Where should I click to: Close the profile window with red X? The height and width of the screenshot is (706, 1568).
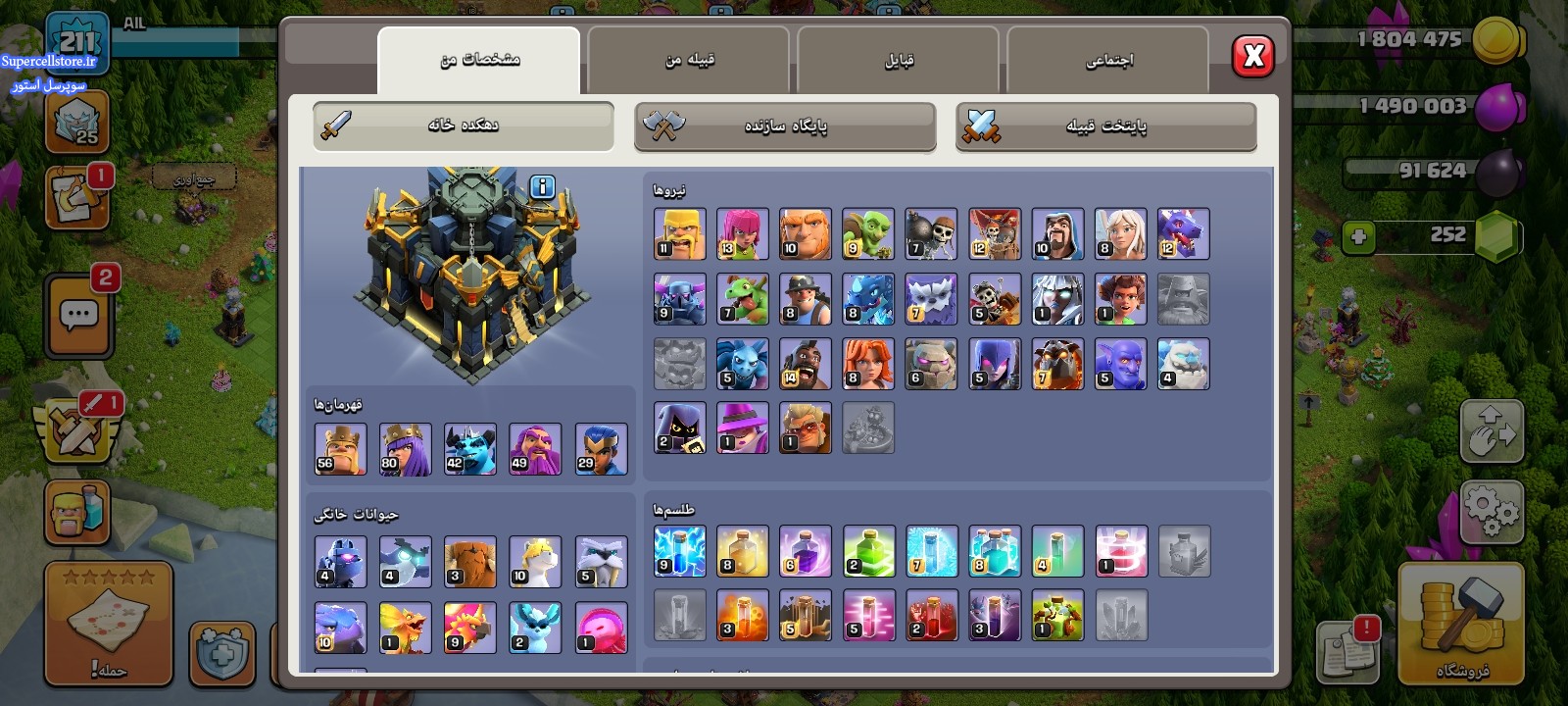(1253, 57)
